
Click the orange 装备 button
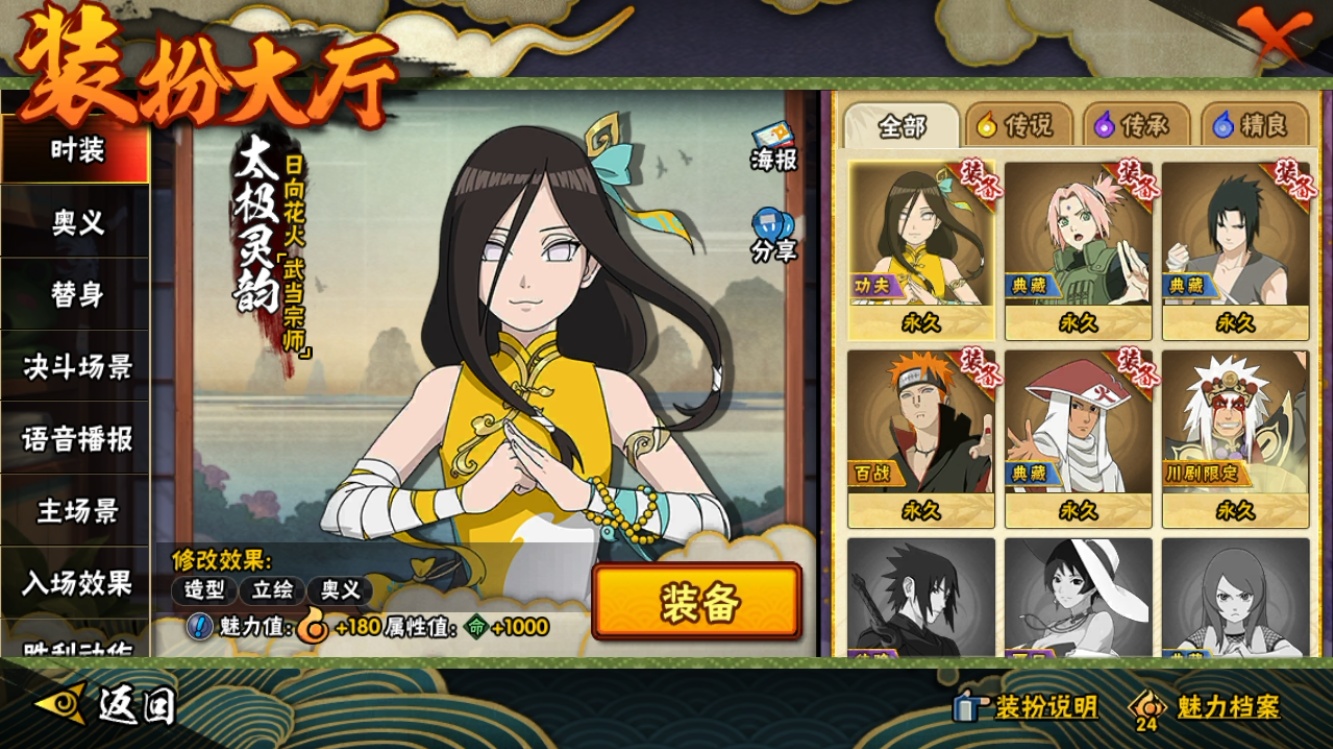pyautogui.click(x=697, y=602)
